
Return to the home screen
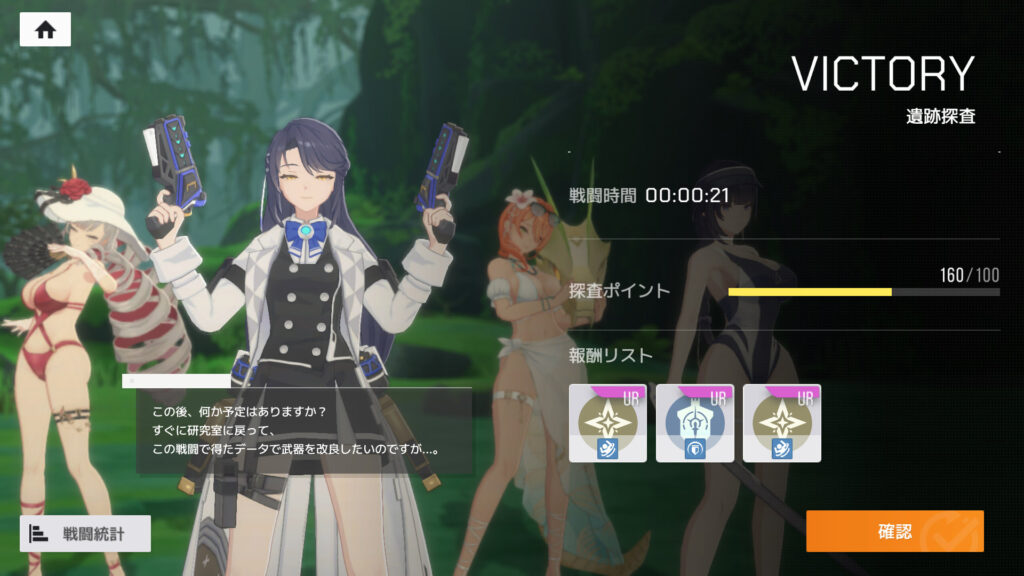[x=45, y=30]
